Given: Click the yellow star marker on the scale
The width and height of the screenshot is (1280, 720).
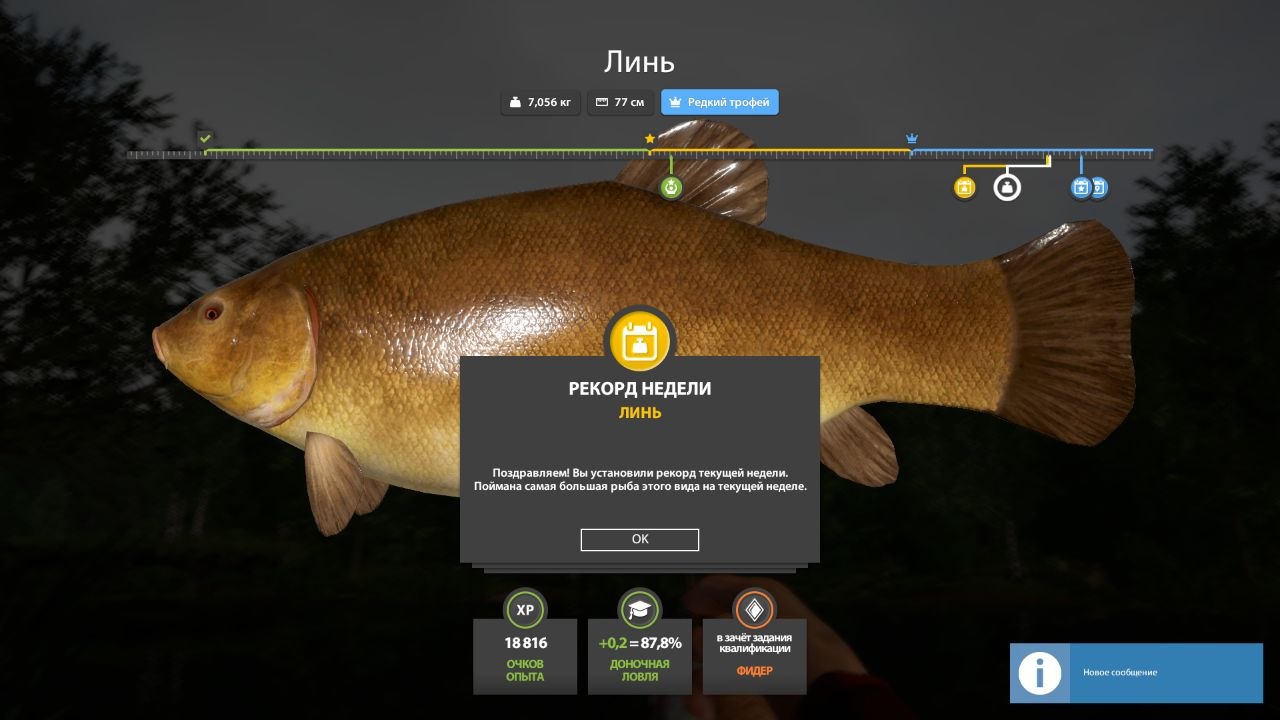Looking at the screenshot, I should 650,139.
